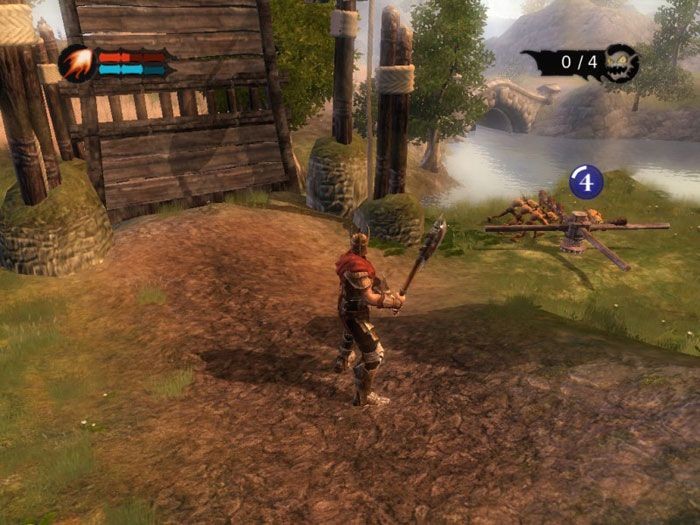
Task: Click the fireball spell icon
Action: (x=77, y=63)
